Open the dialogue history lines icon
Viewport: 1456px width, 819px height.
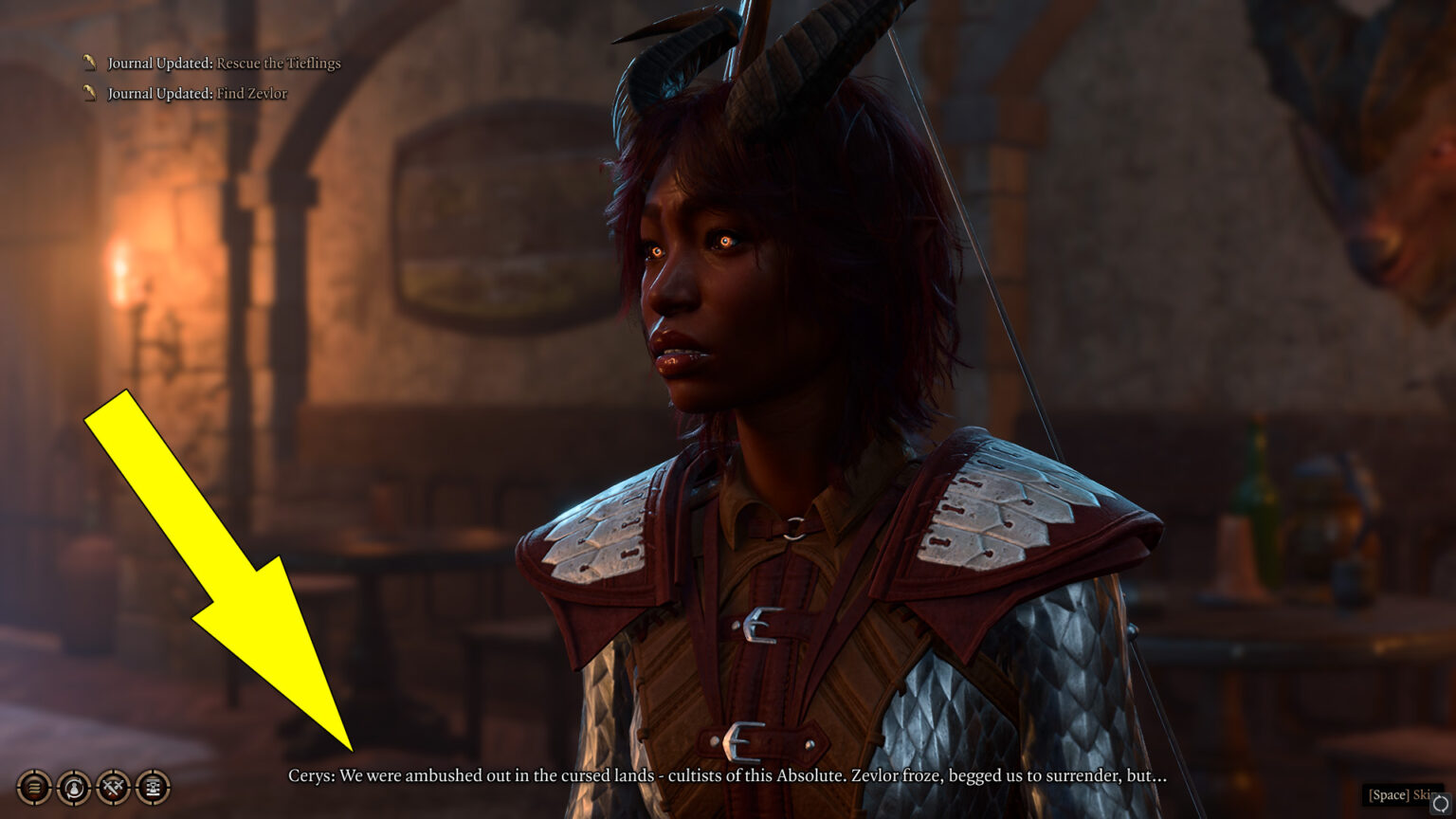coord(34,787)
